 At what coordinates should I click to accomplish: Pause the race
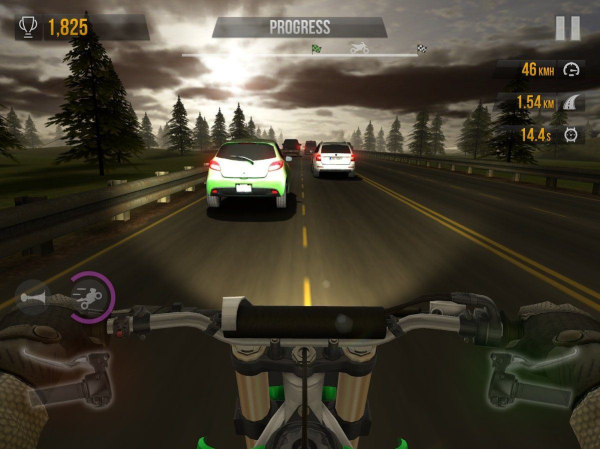[x=567, y=27]
